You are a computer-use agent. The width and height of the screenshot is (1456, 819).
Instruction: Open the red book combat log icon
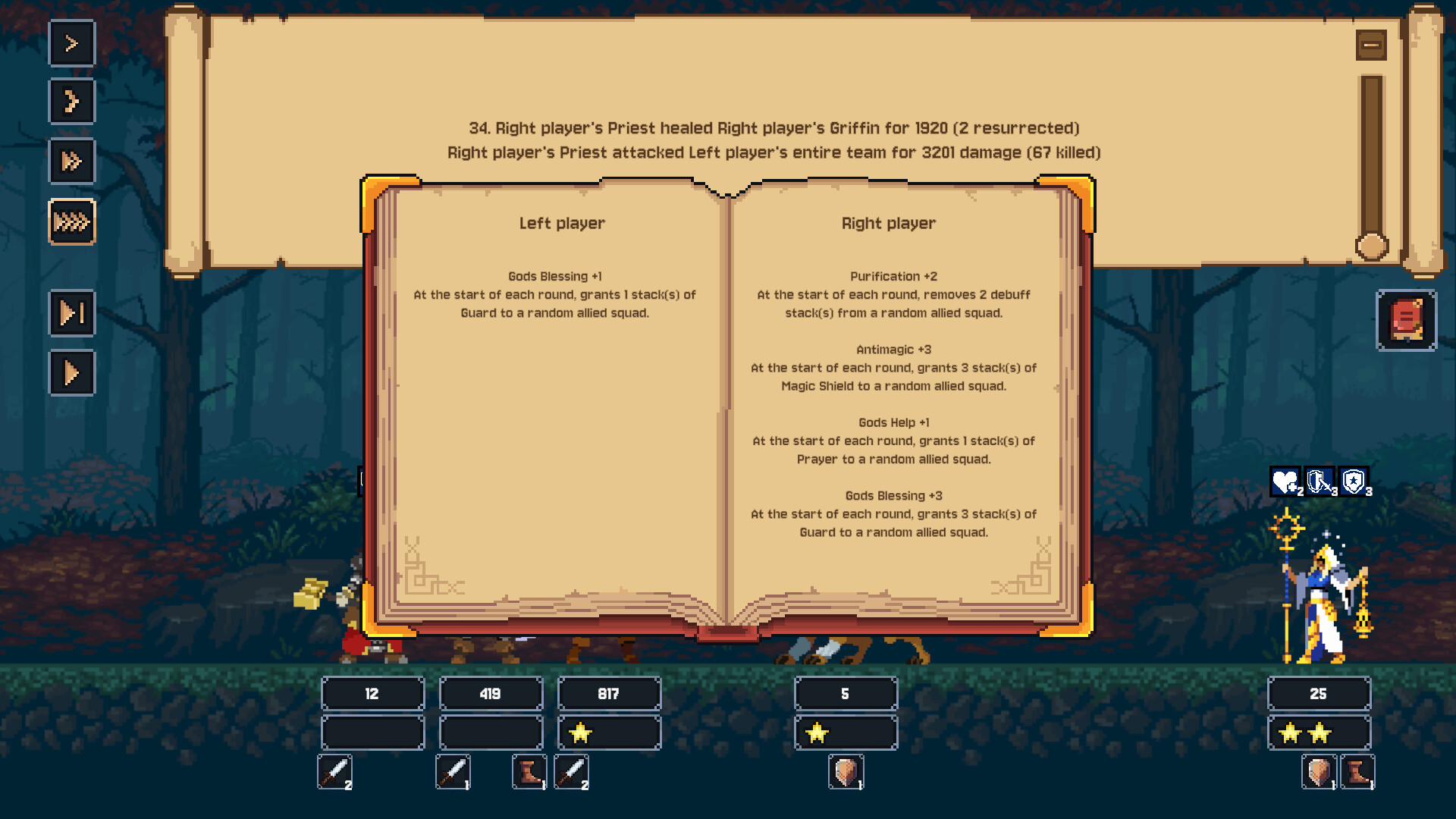click(x=1407, y=319)
